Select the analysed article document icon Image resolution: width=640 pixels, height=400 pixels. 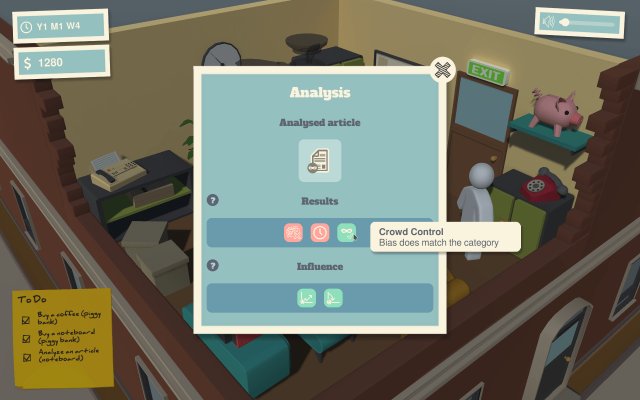[320, 160]
